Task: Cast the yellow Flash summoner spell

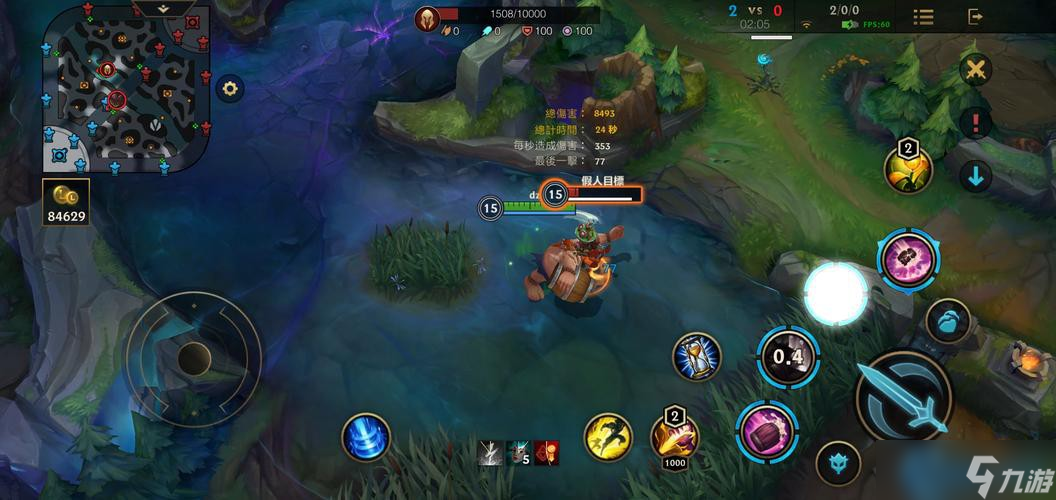Action: point(608,438)
